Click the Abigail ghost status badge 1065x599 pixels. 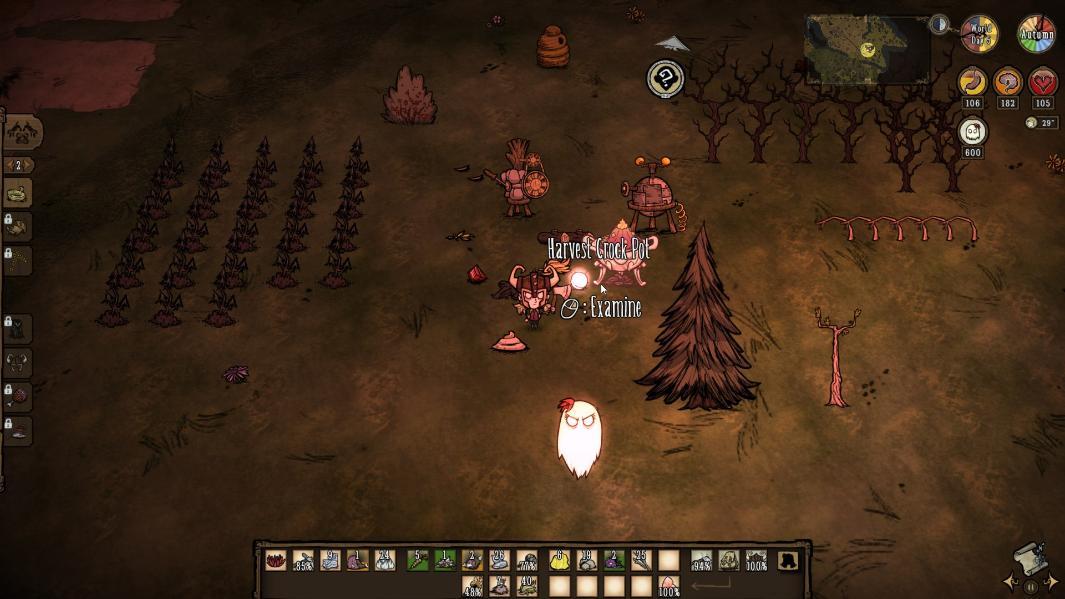[972, 132]
